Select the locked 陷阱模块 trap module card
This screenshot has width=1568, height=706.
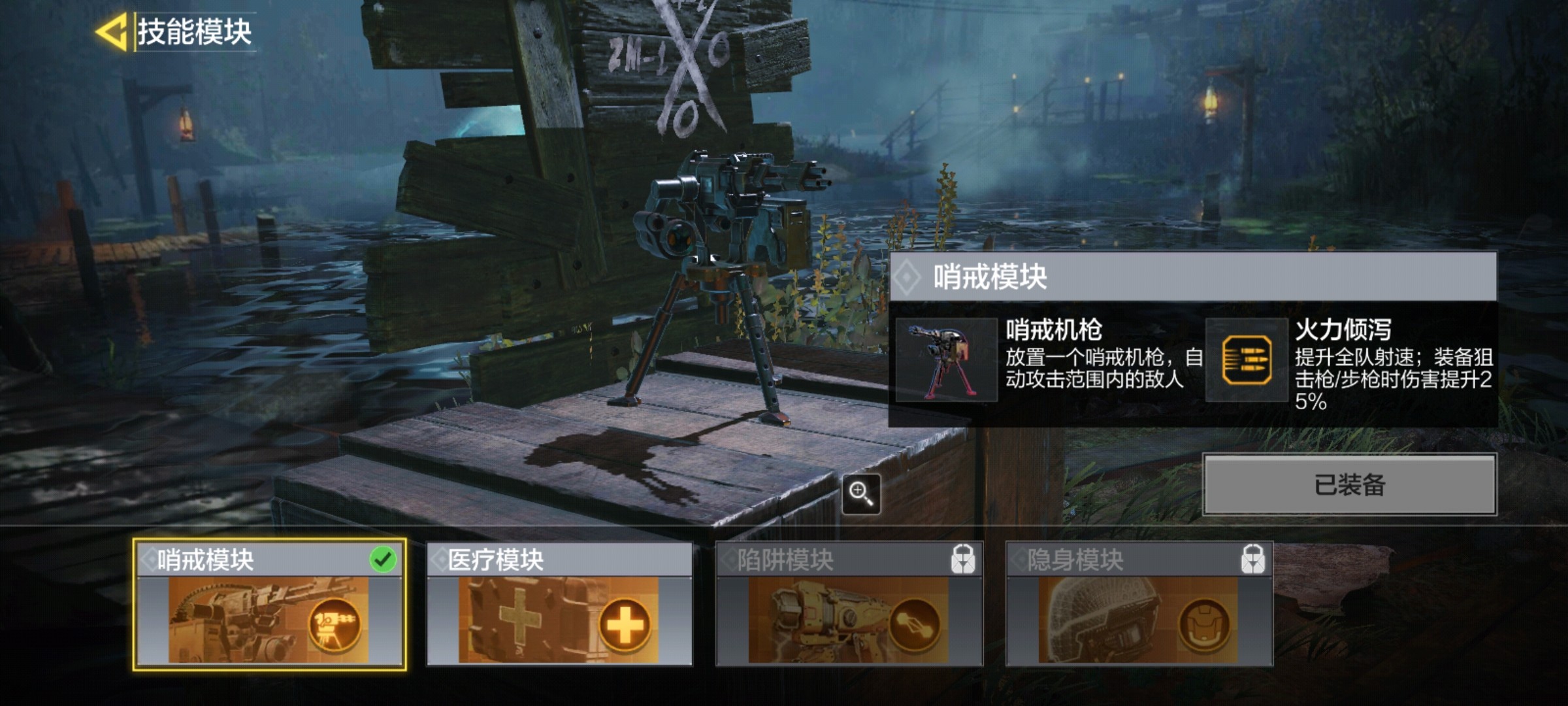849,604
